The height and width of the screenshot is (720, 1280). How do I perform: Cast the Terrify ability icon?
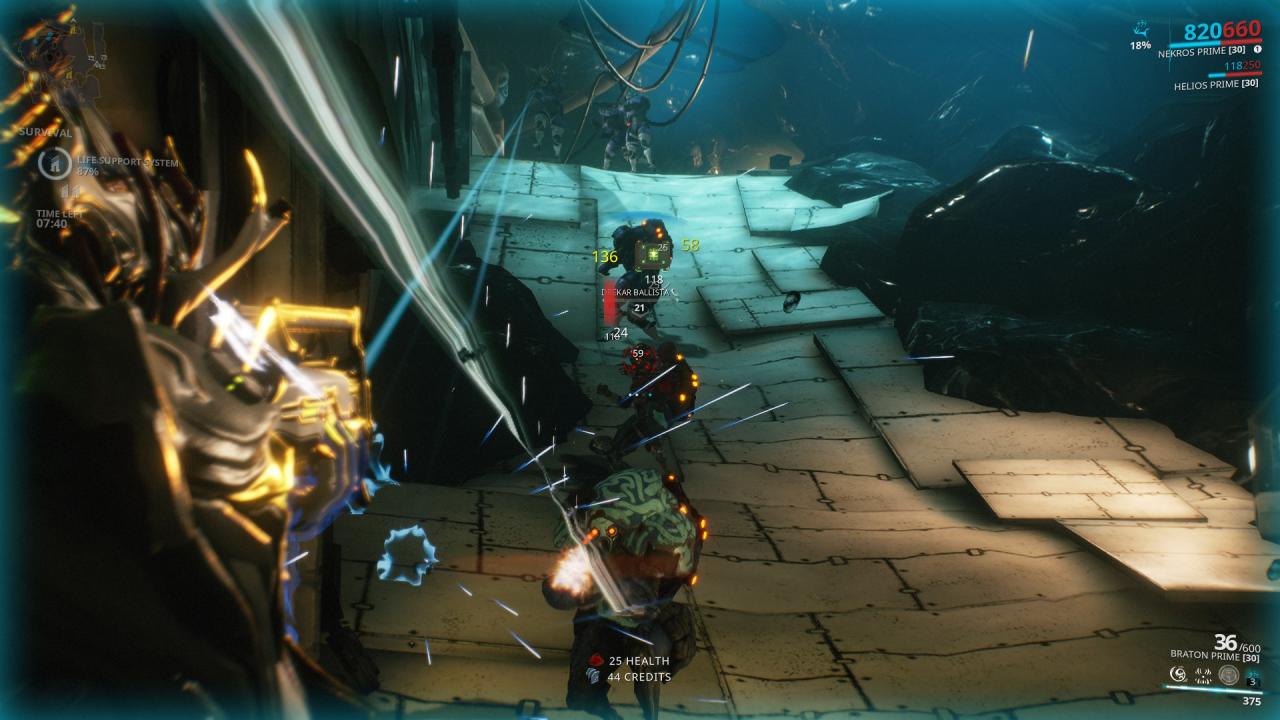(x=1203, y=675)
